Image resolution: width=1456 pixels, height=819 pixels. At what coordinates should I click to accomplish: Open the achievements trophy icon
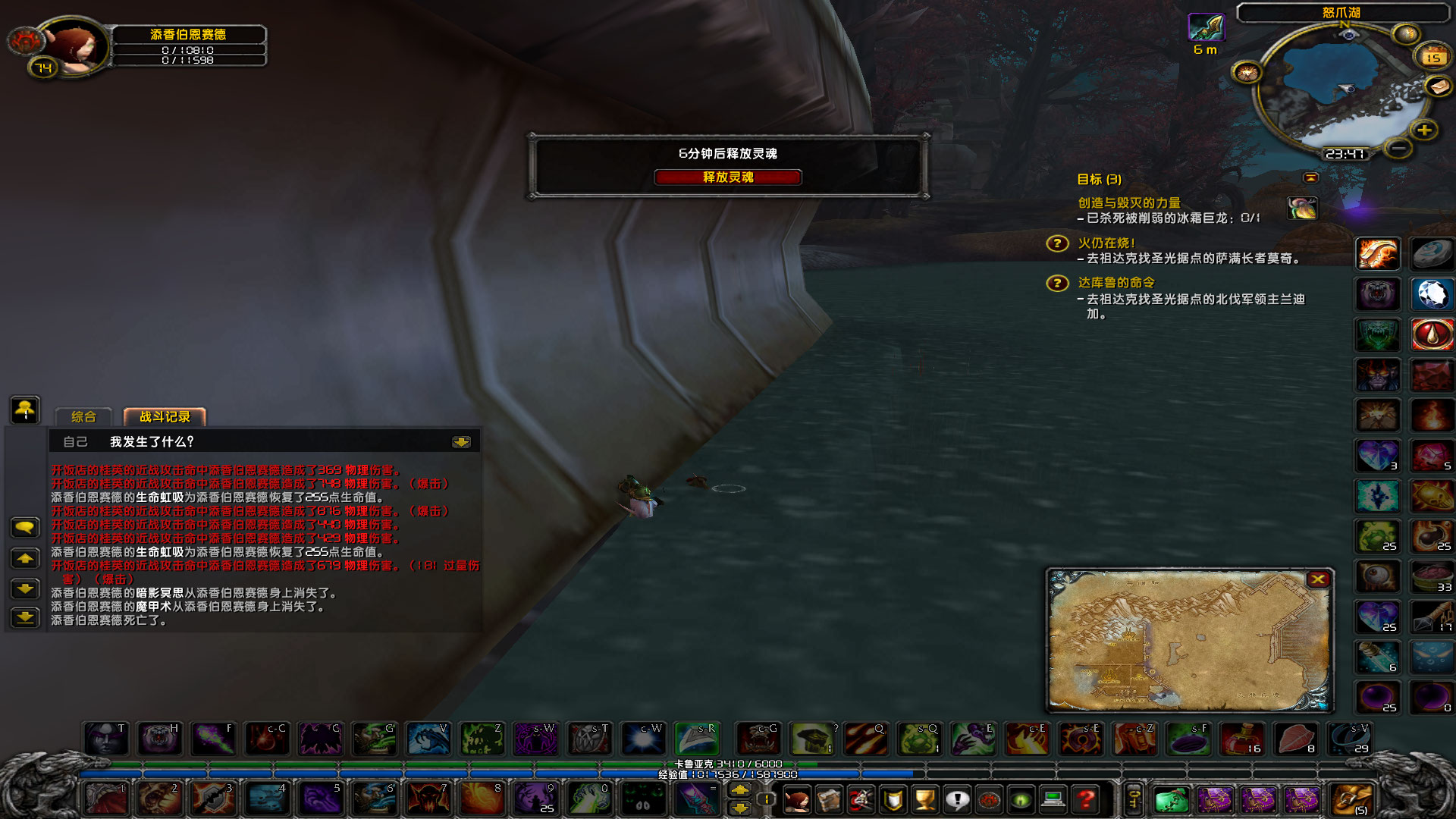(924, 800)
